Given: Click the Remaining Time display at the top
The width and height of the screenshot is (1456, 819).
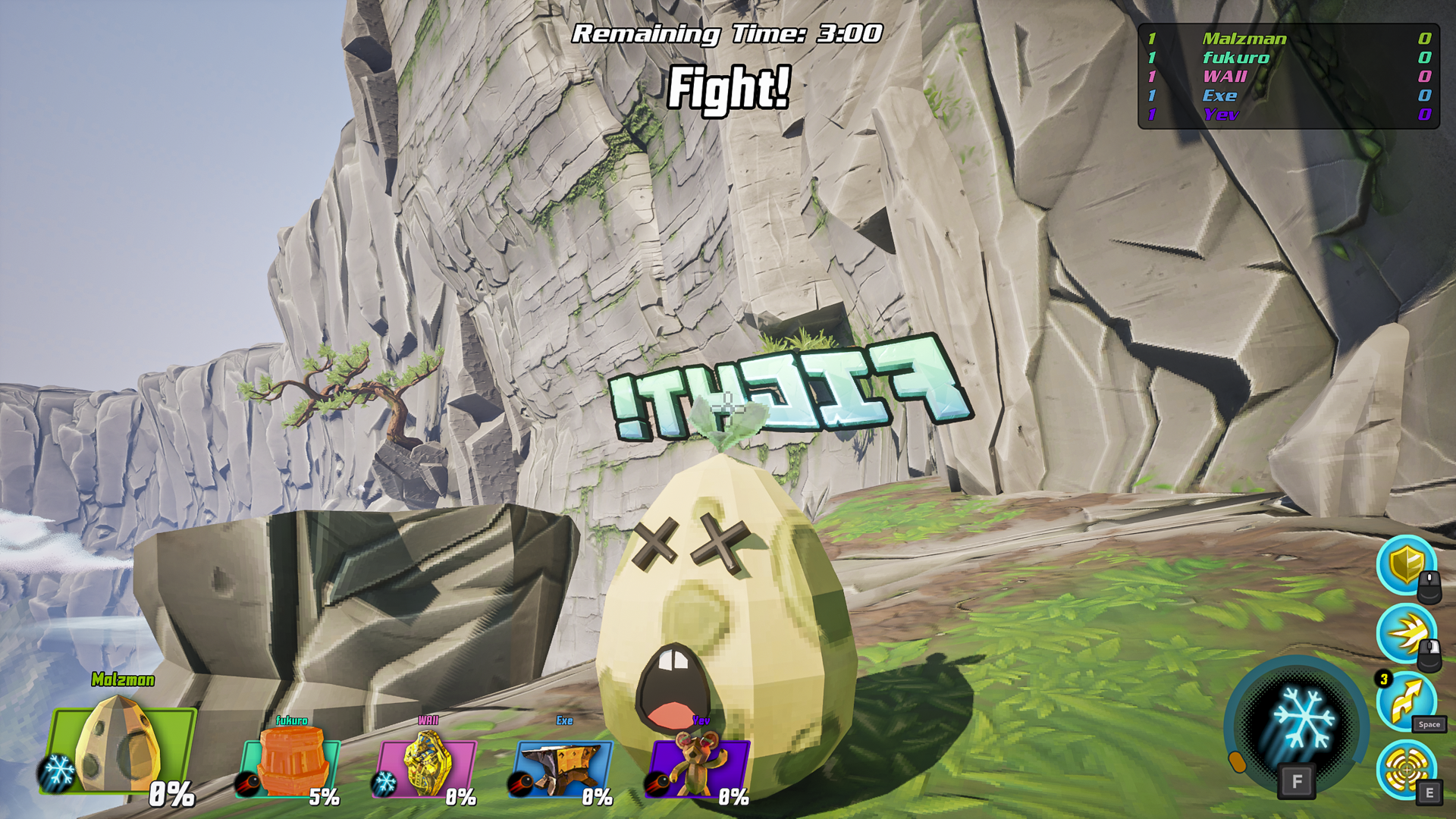Looking at the screenshot, I should [727, 33].
